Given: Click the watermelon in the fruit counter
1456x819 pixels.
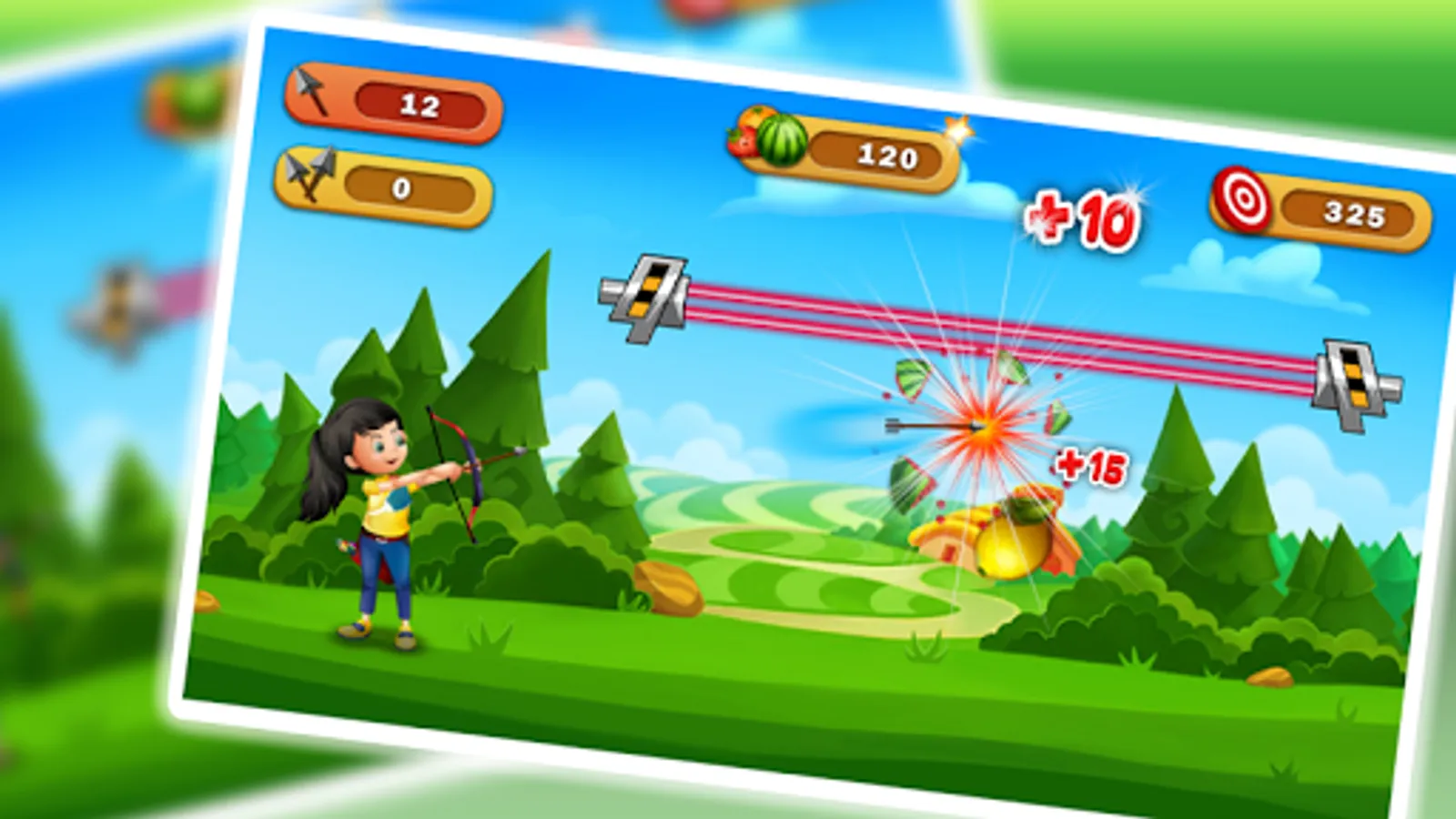Looking at the screenshot, I should (x=783, y=139).
